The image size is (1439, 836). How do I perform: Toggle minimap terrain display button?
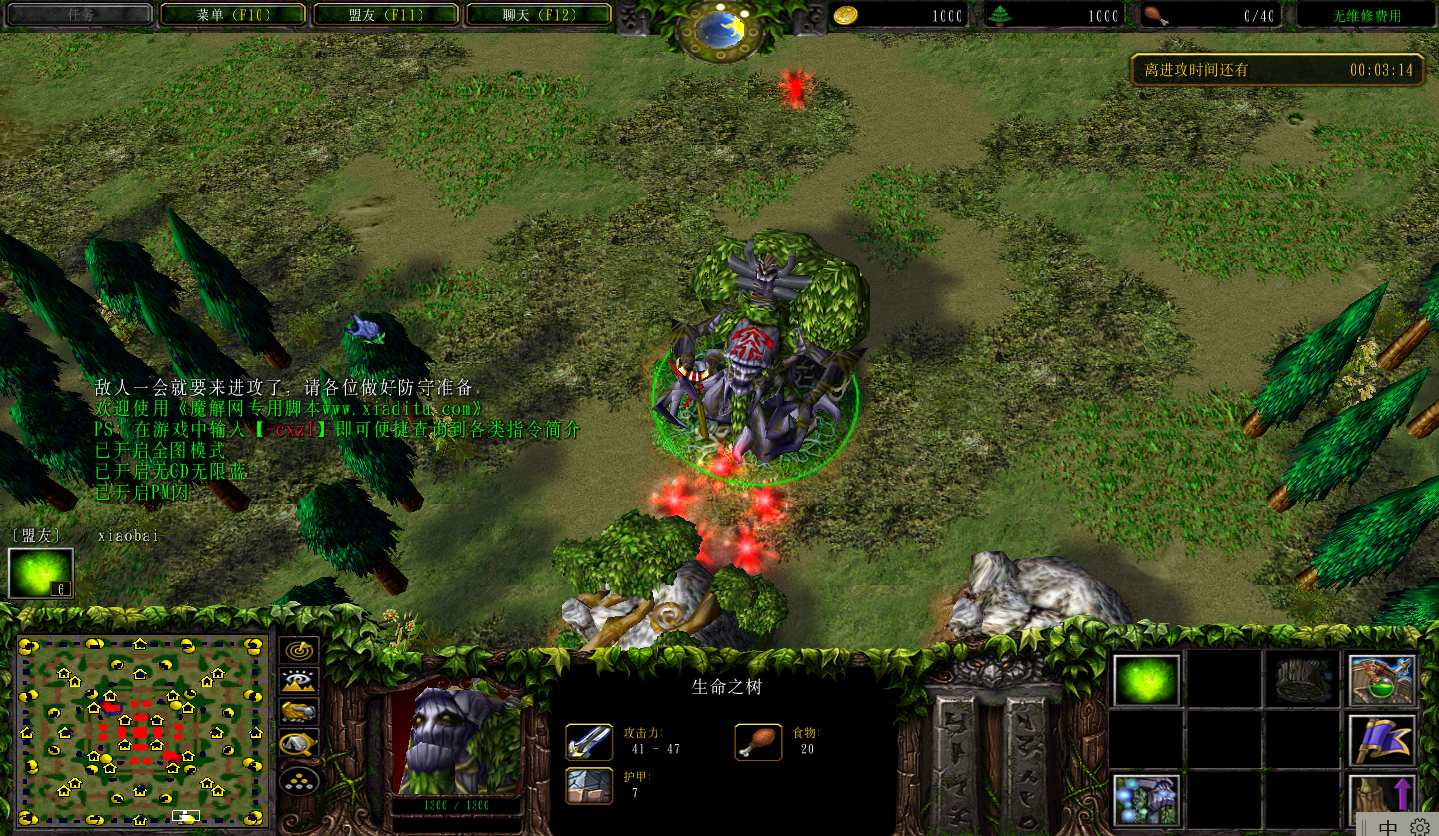point(298,681)
